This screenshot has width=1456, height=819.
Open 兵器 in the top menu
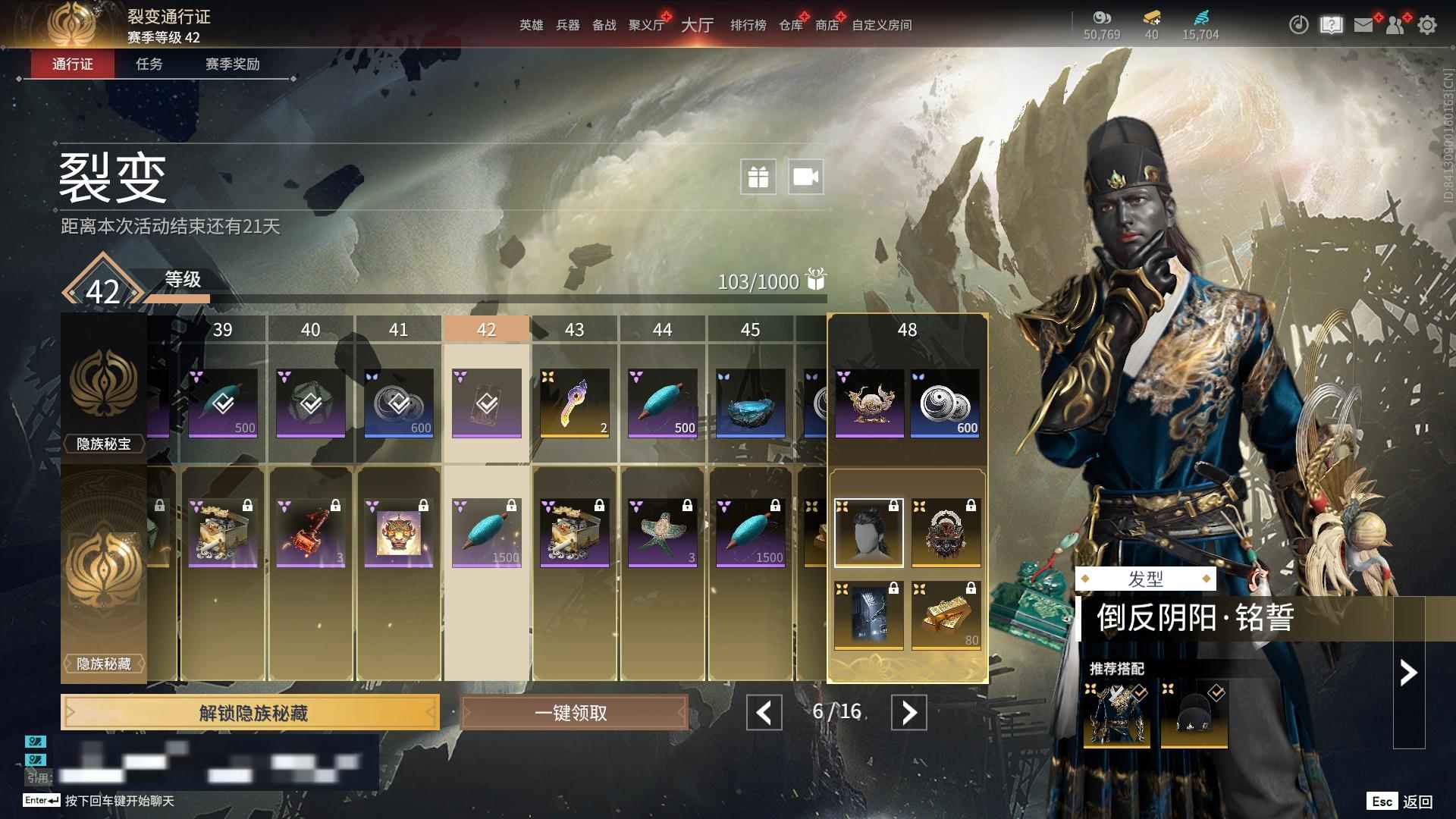(567, 25)
